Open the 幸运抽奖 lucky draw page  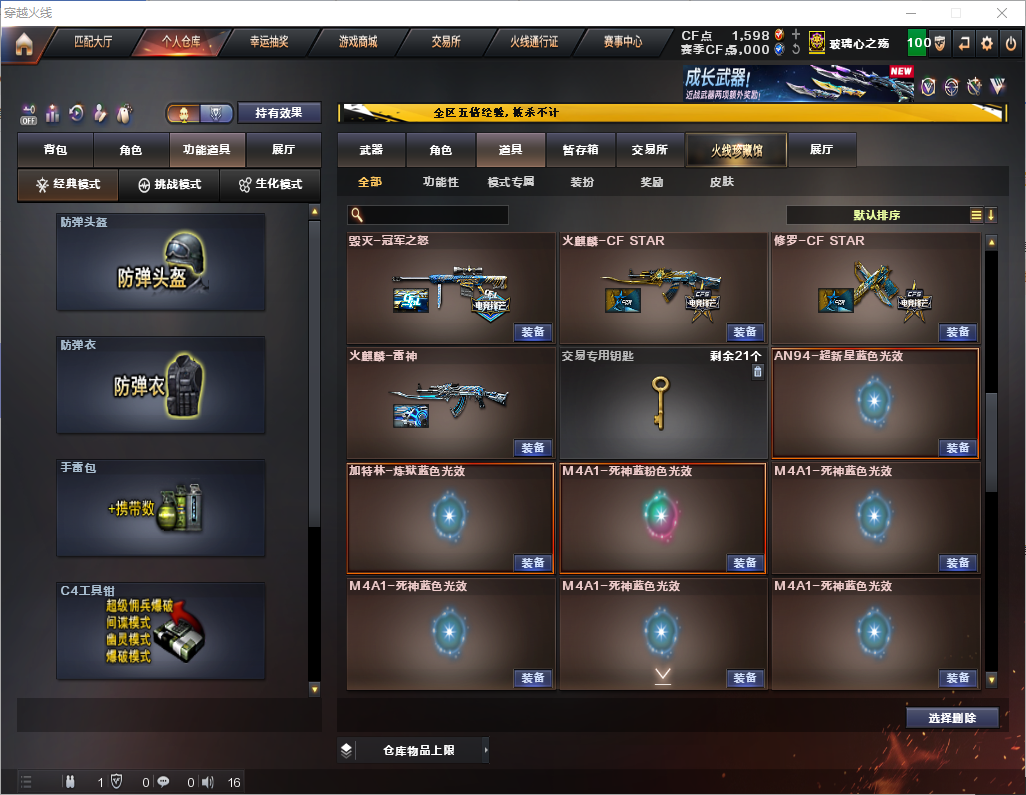[x=268, y=42]
